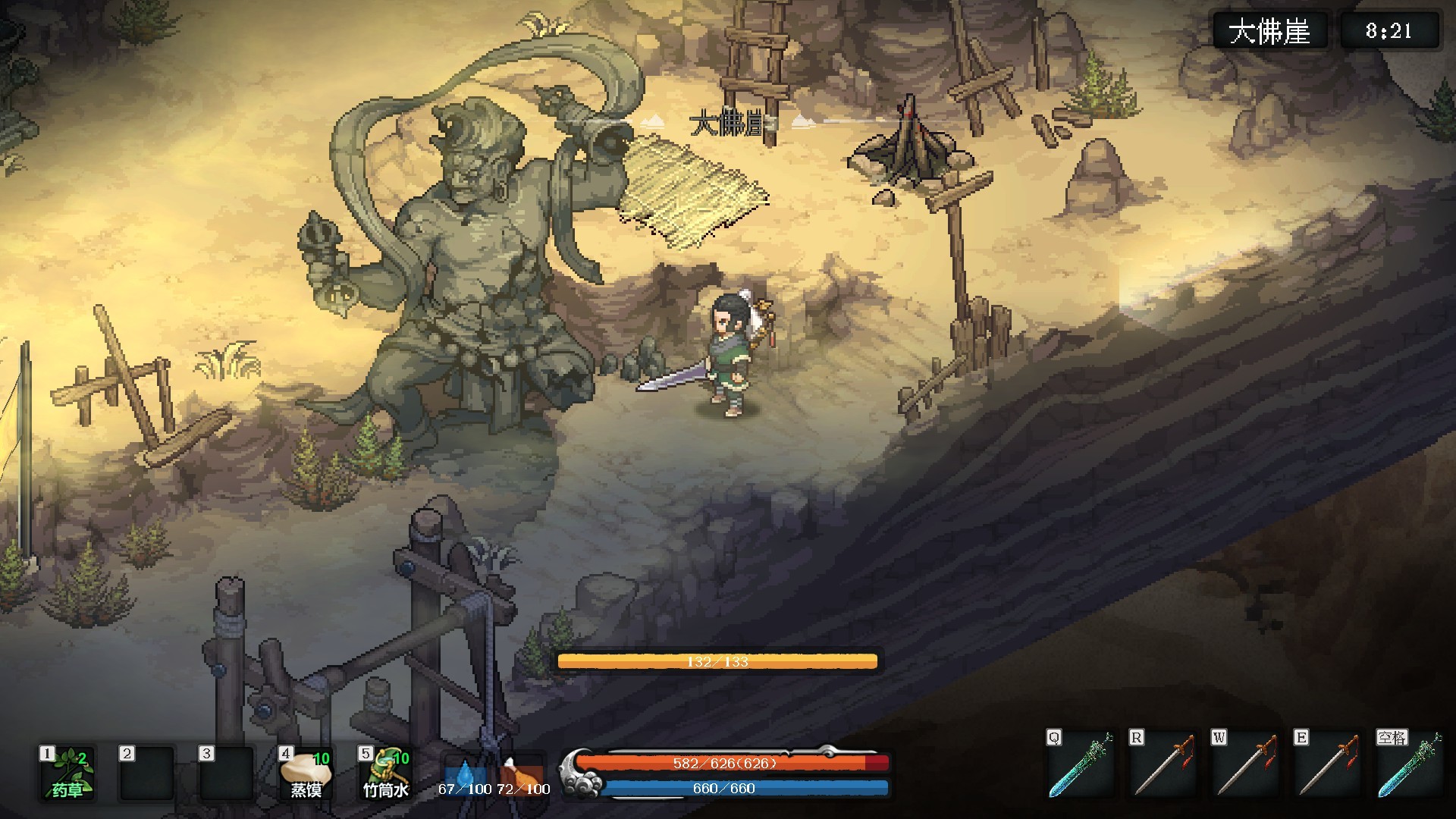The height and width of the screenshot is (819, 1456).
Task: Trigger the steel sword skill labeled W
Action: coord(1245,765)
